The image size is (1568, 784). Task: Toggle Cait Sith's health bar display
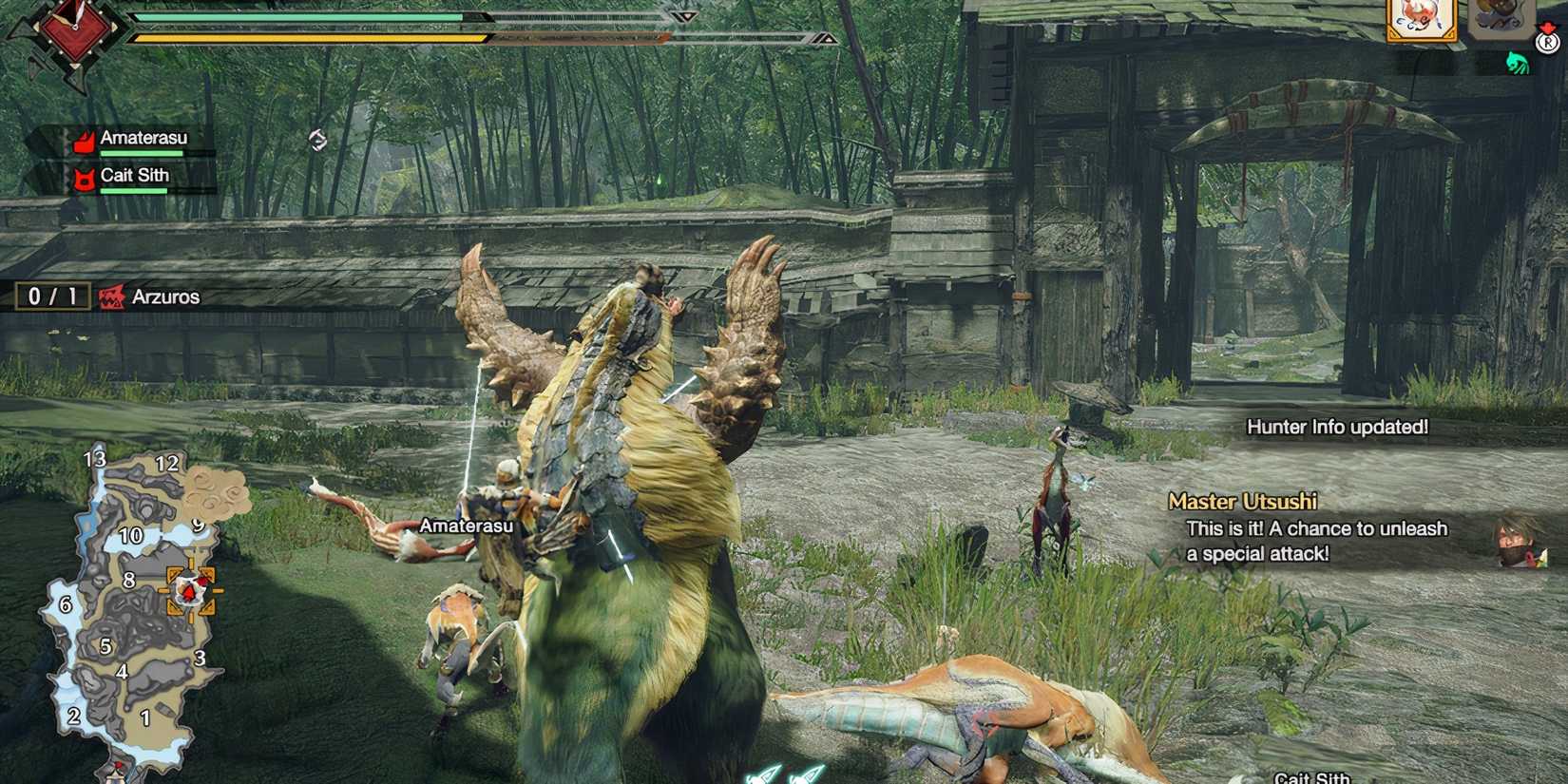click(x=133, y=190)
